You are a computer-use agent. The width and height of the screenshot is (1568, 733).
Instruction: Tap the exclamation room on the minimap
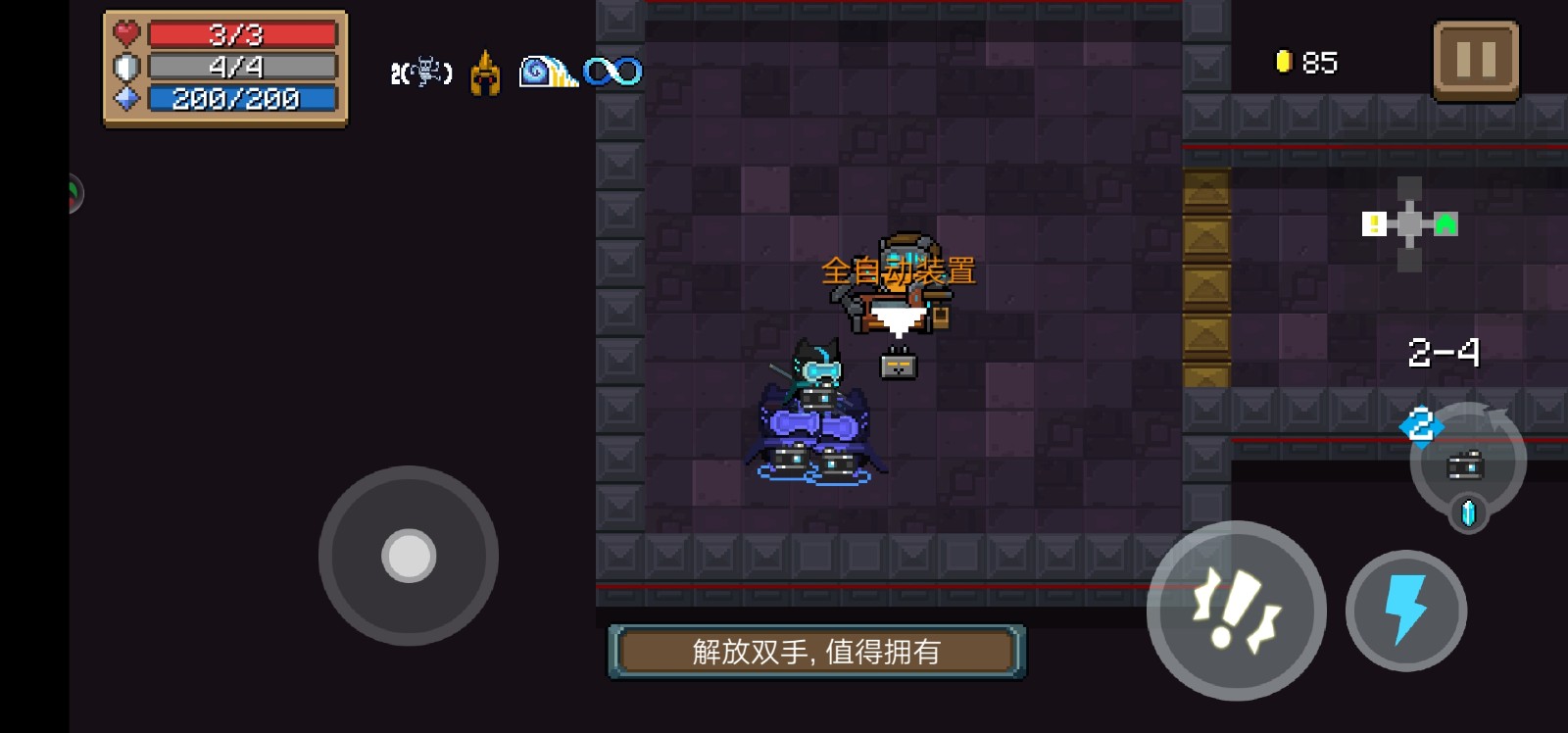coord(1373,223)
